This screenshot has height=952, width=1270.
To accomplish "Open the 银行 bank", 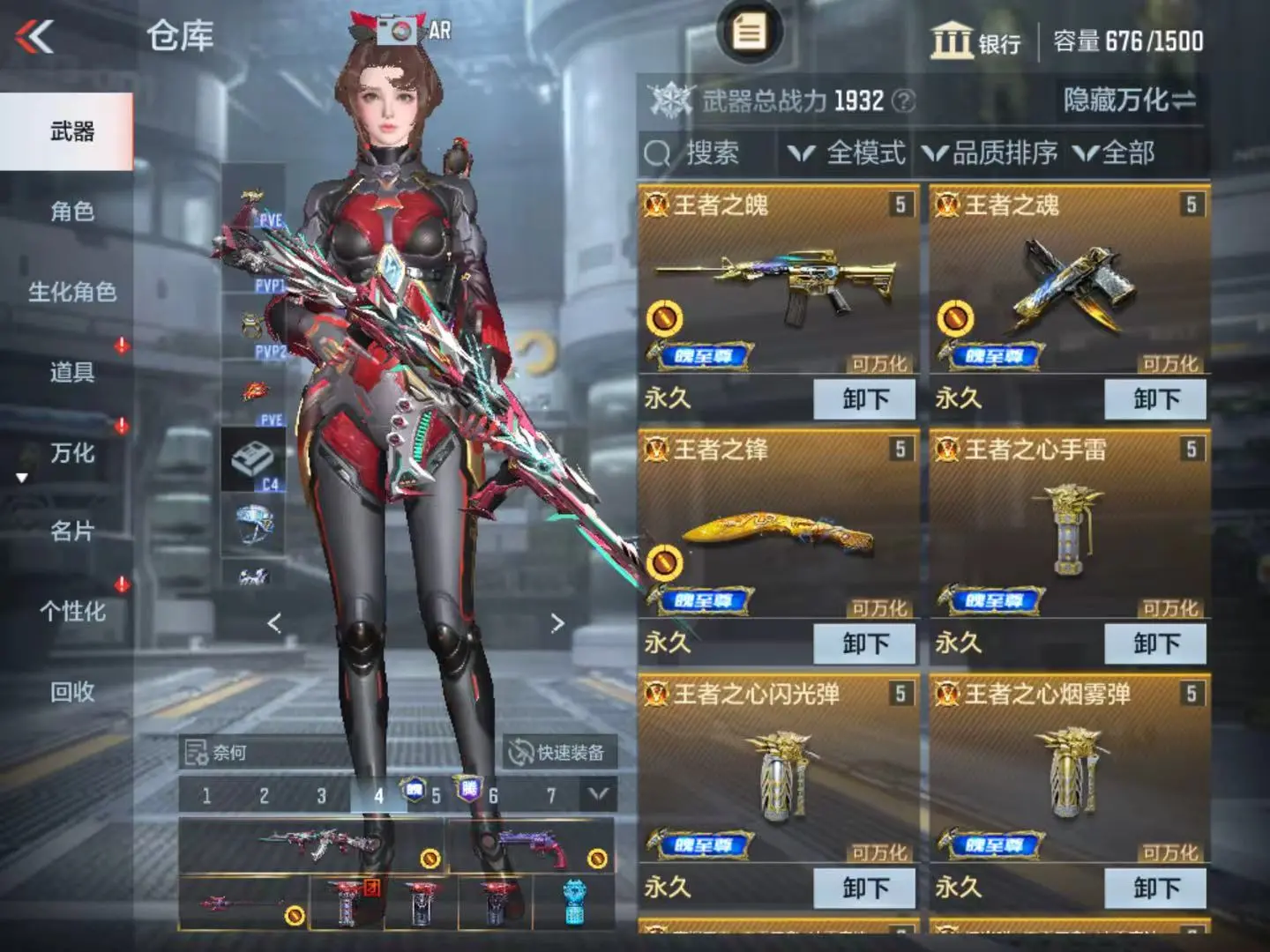I will [x=975, y=41].
